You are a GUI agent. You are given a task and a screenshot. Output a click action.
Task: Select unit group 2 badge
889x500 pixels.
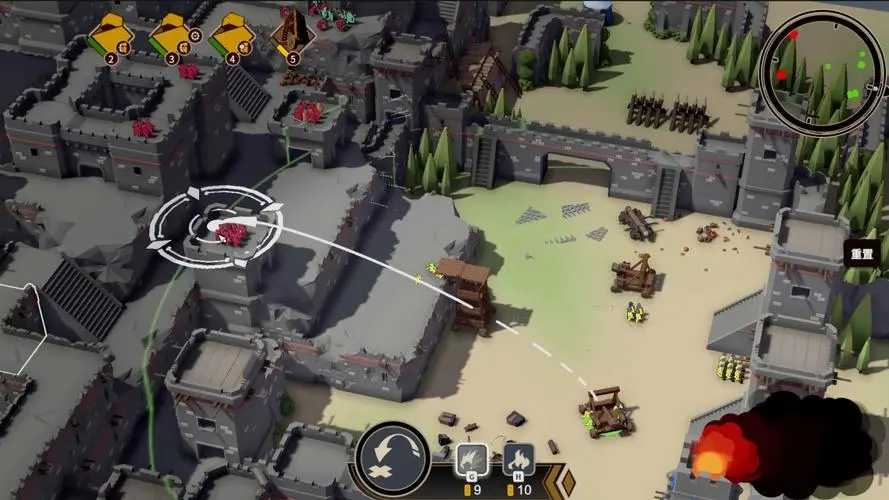click(108, 37)
